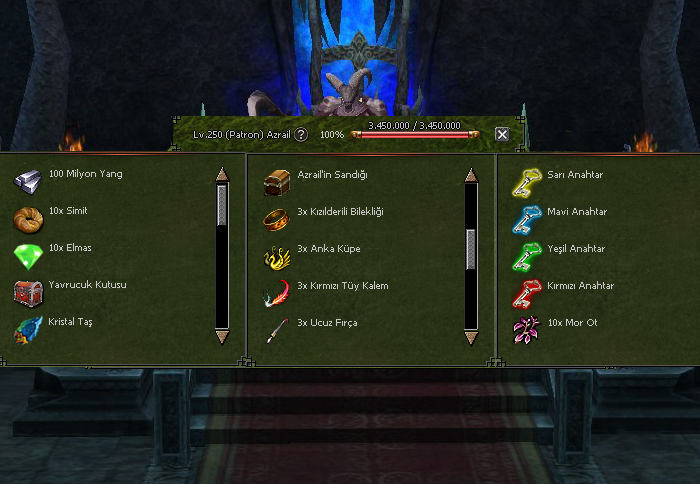The image size is (700, 484).
Task: Click the middle list's scroll-down arrow
Action: 470,338
